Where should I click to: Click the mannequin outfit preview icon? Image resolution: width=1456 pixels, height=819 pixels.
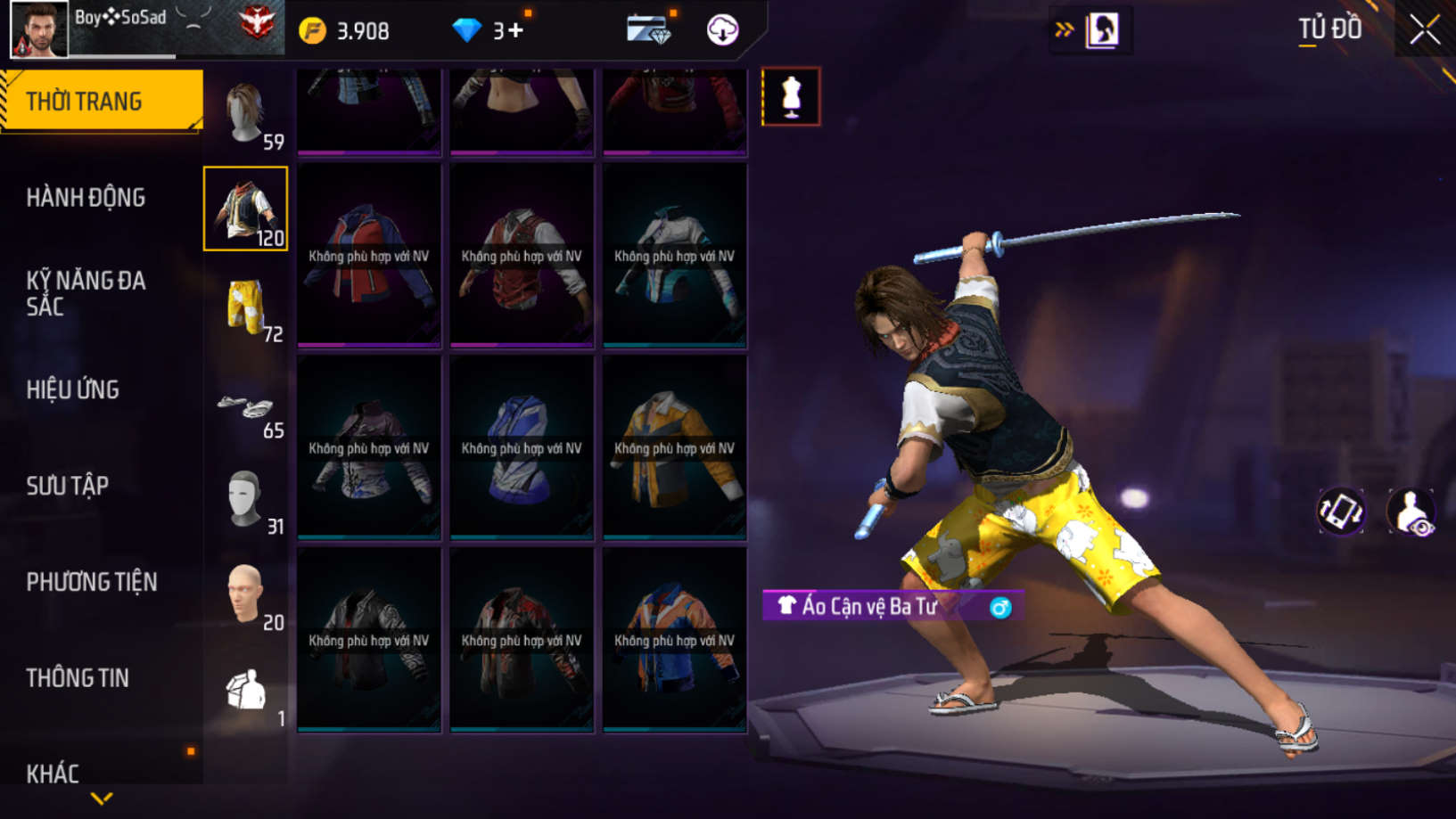791,96
